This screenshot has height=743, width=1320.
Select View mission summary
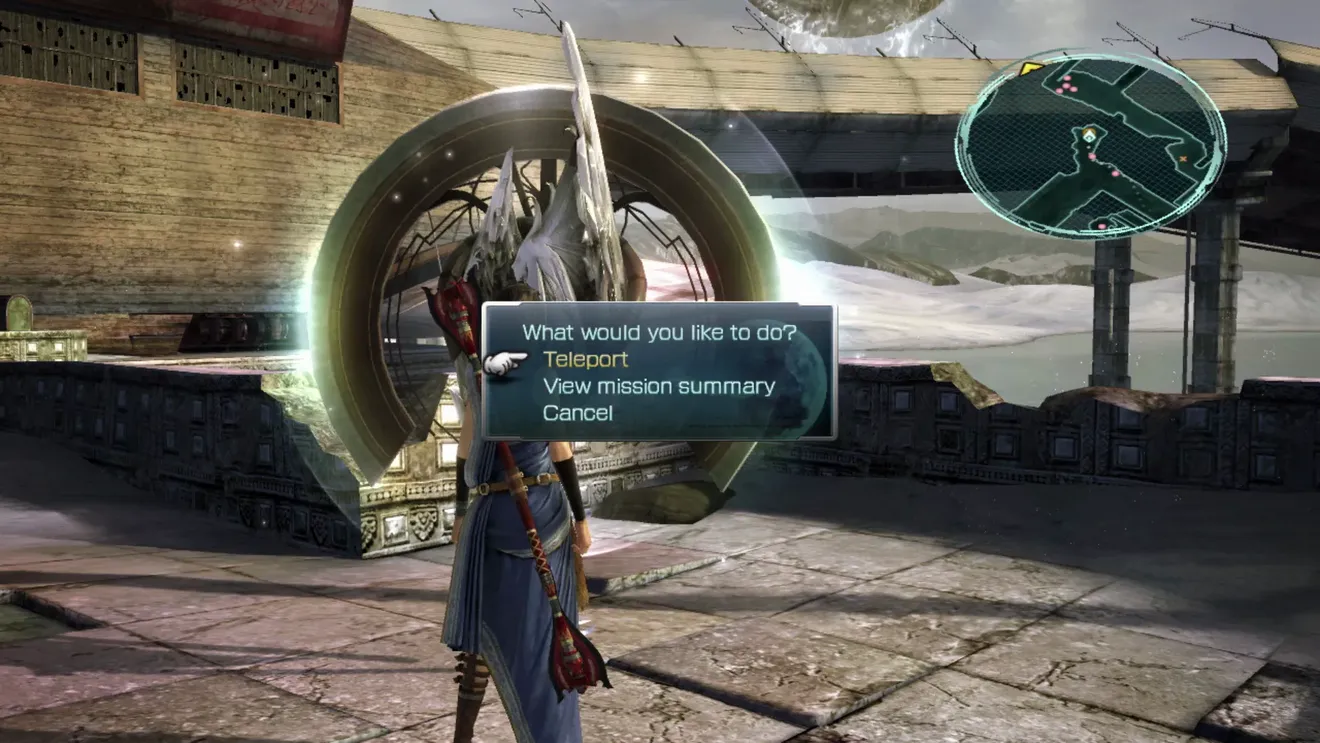(x=658, y=387)
